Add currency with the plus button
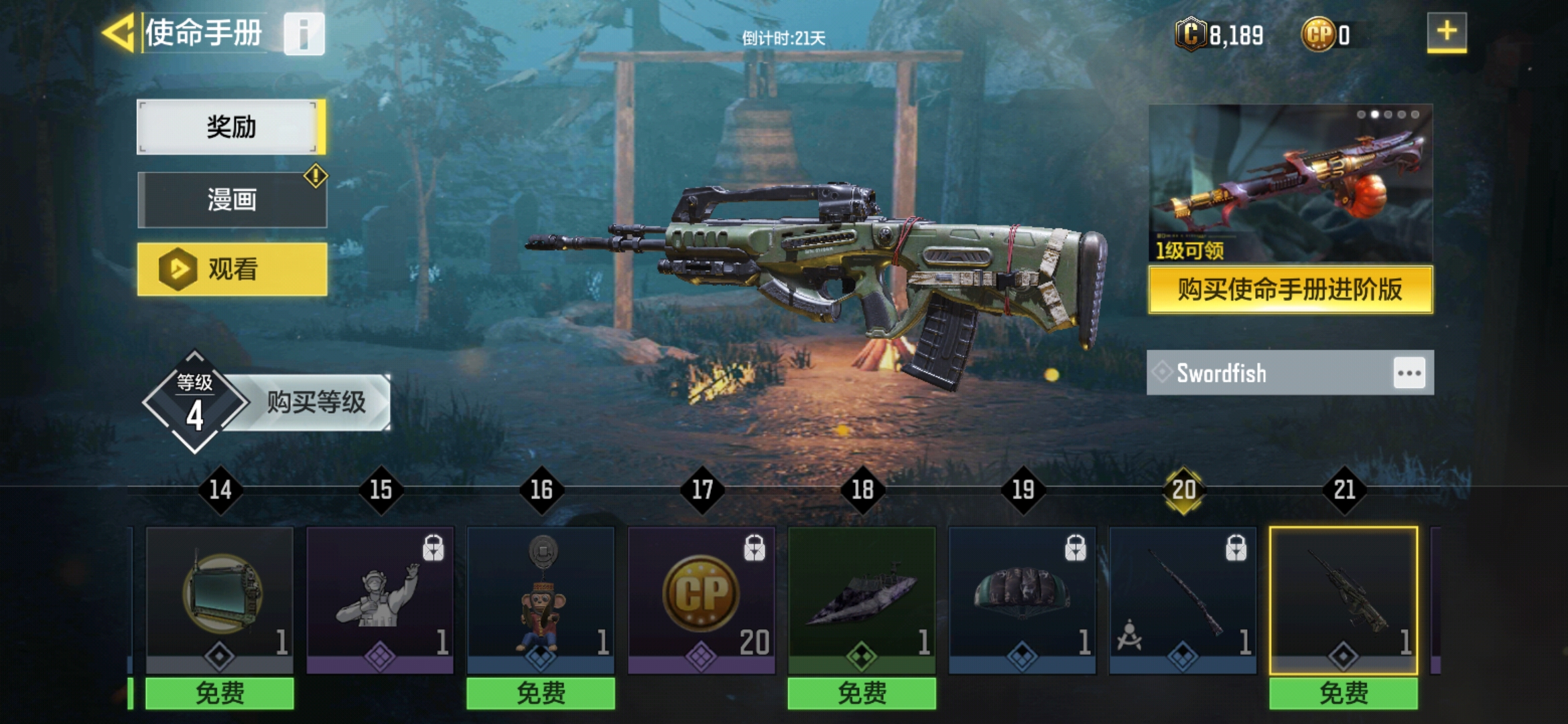1568x724 pixels. coord(1446,32)
